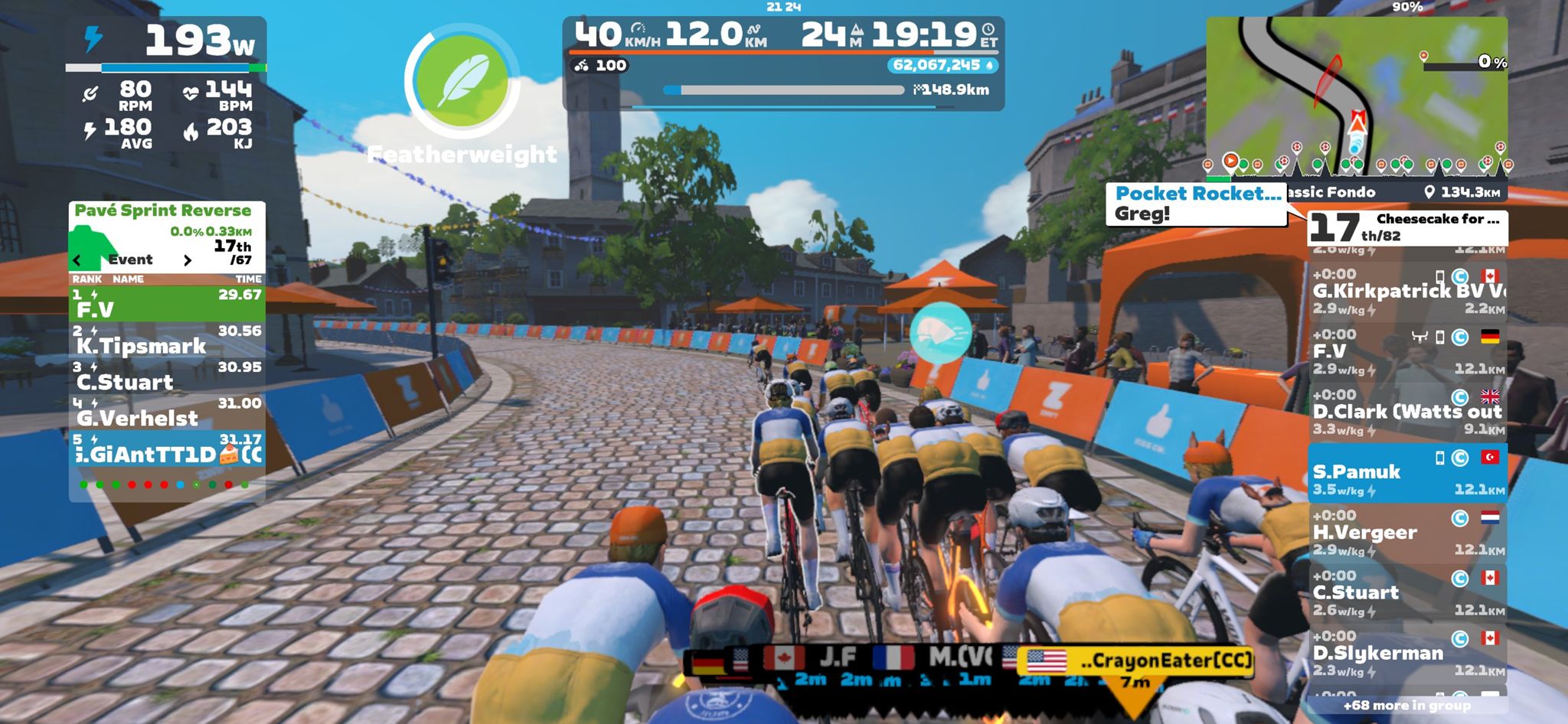Open the Pocket Rocket Greg chat message
1568x724 pixels.
pyautogui.click(x=1196, y=204)
